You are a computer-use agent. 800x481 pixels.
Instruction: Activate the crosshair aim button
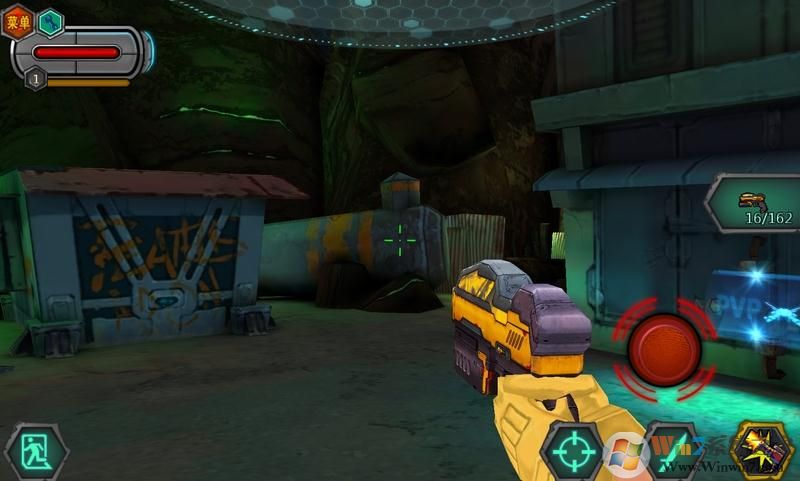[x=571, y=452]
